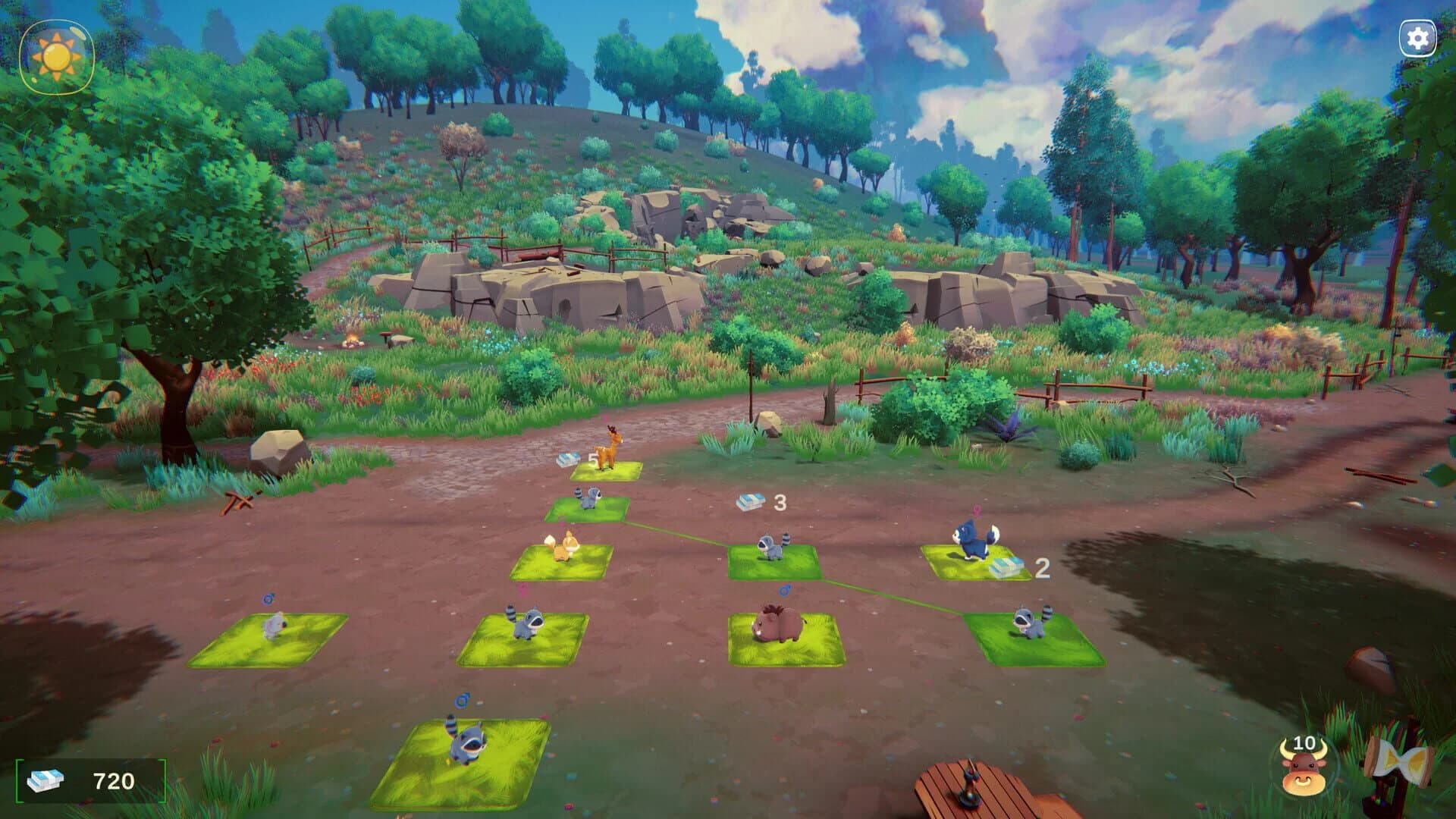
Task: Click the price label showing 5
Action: click(x=591, y=460)
